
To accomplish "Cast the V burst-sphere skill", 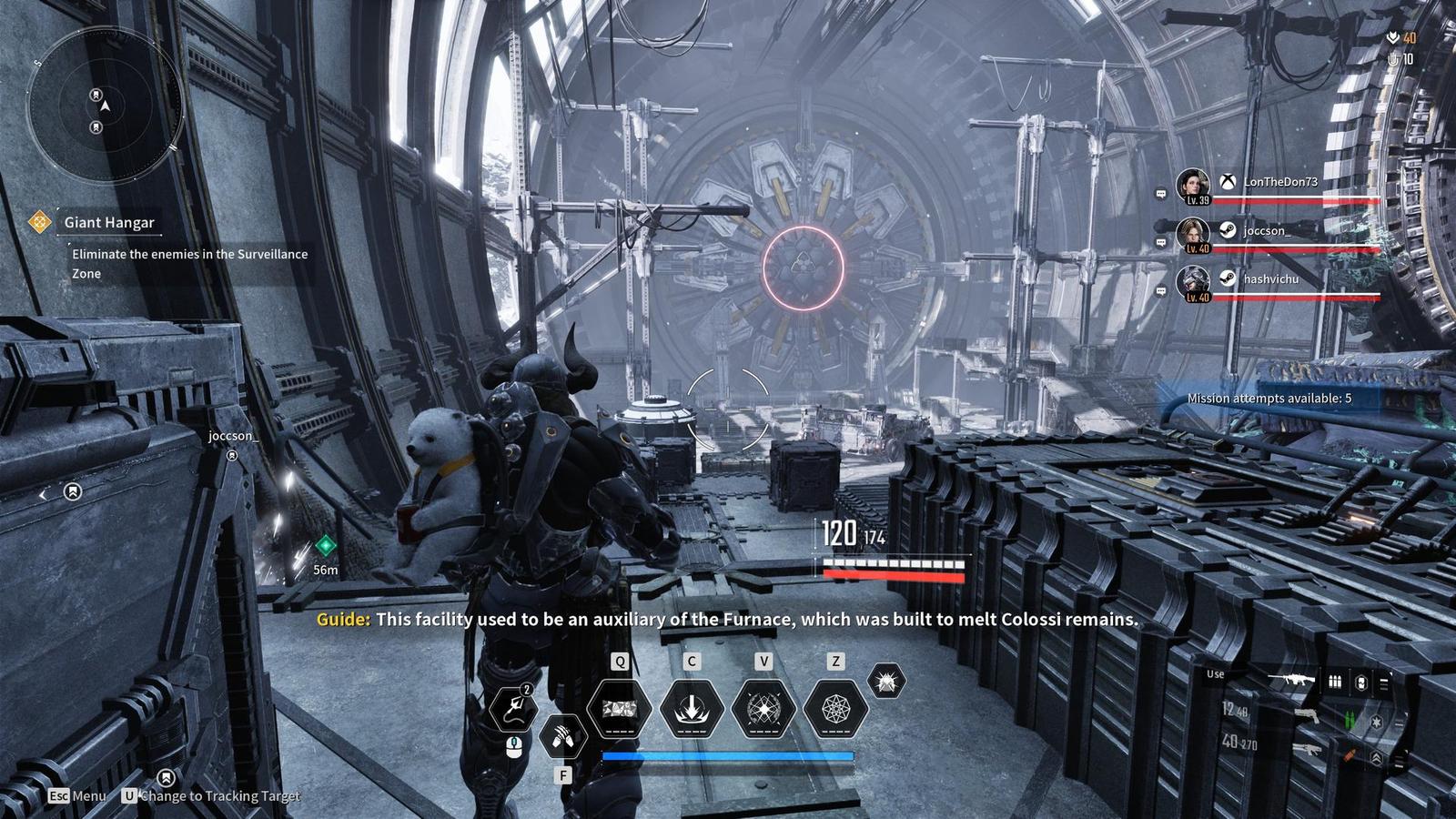I will coord(763,708).
